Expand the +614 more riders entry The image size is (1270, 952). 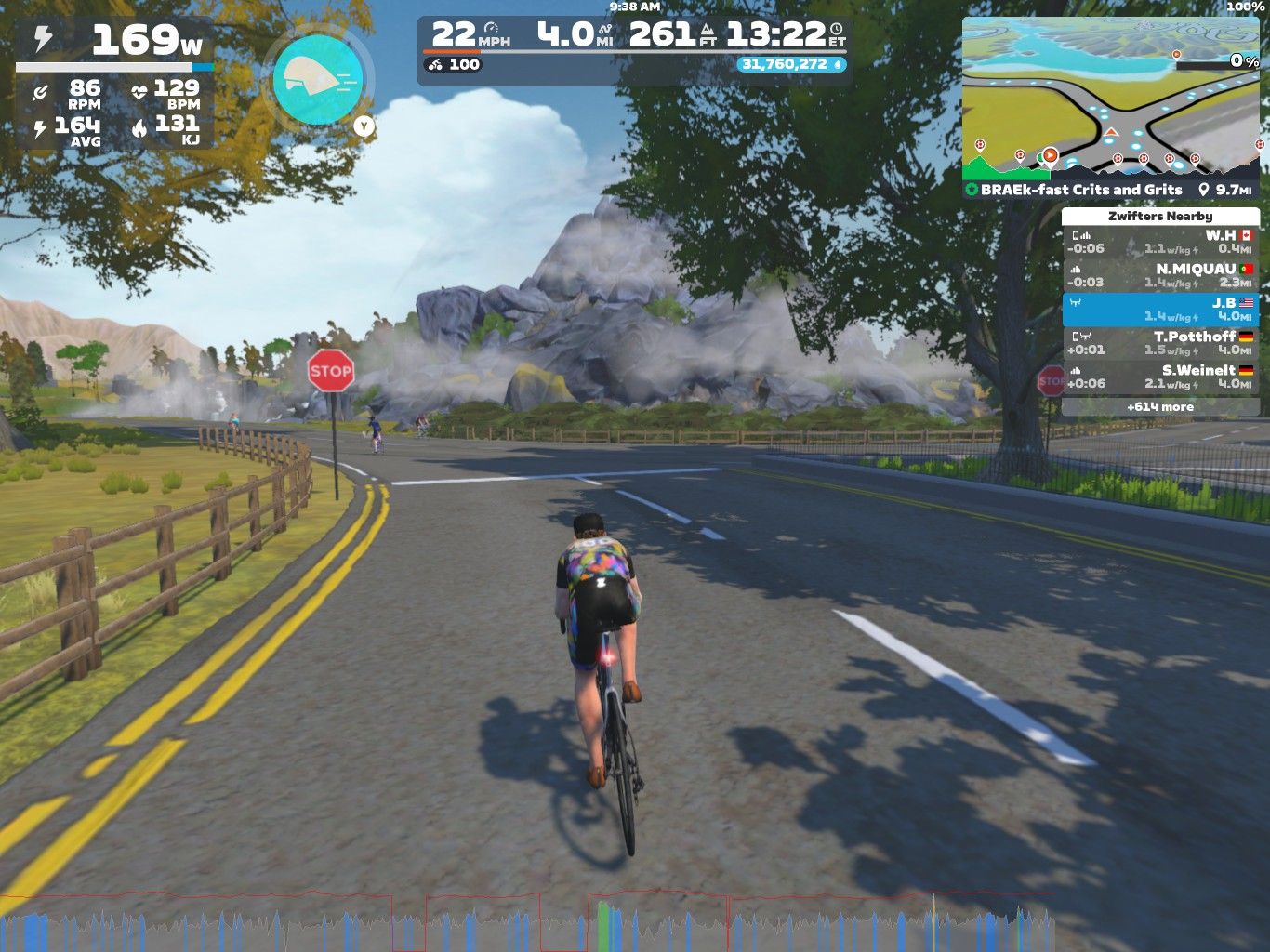click(x=1160, y=407)
